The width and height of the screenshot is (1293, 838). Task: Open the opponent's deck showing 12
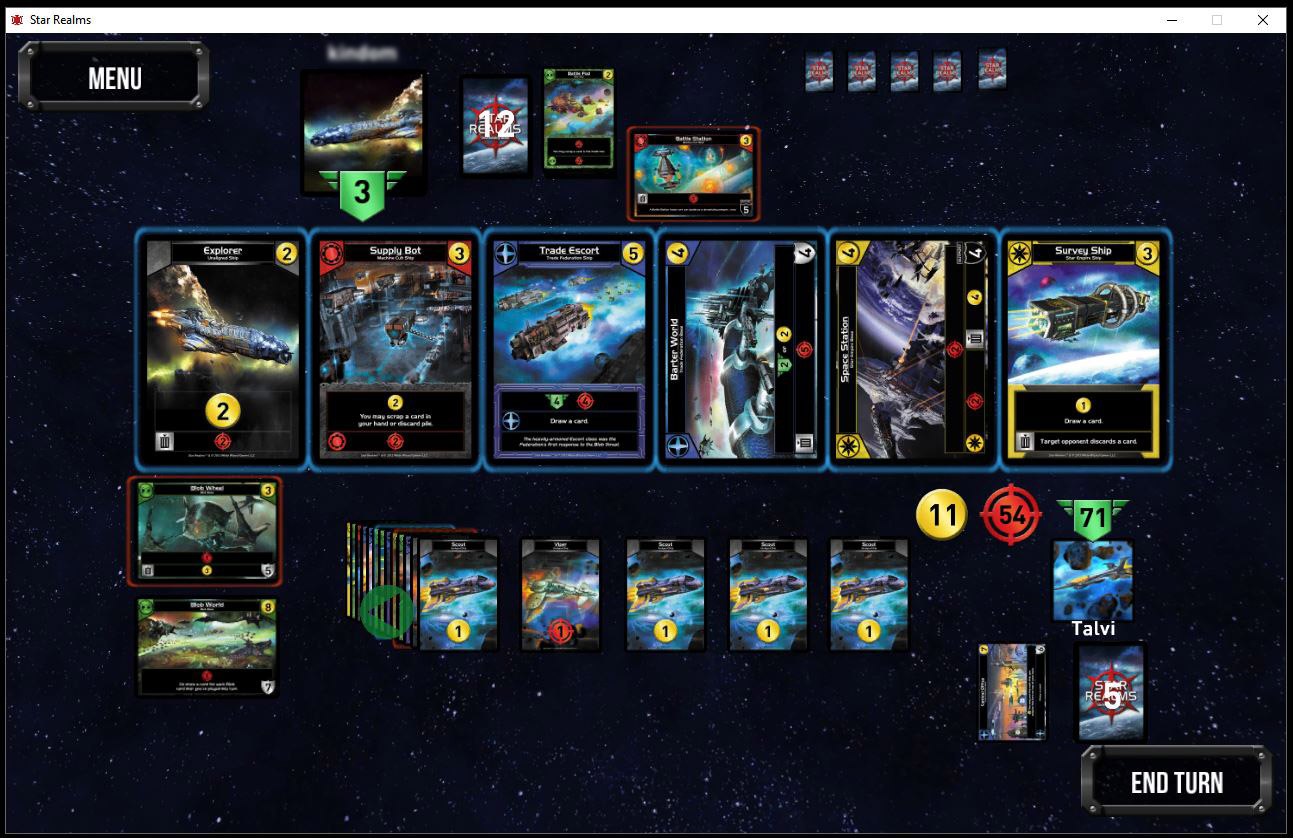pos(495,124)
